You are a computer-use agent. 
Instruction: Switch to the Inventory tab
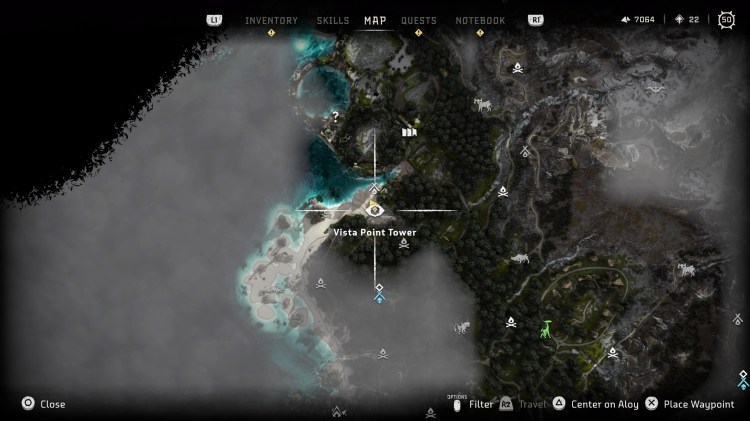point(271,20)
